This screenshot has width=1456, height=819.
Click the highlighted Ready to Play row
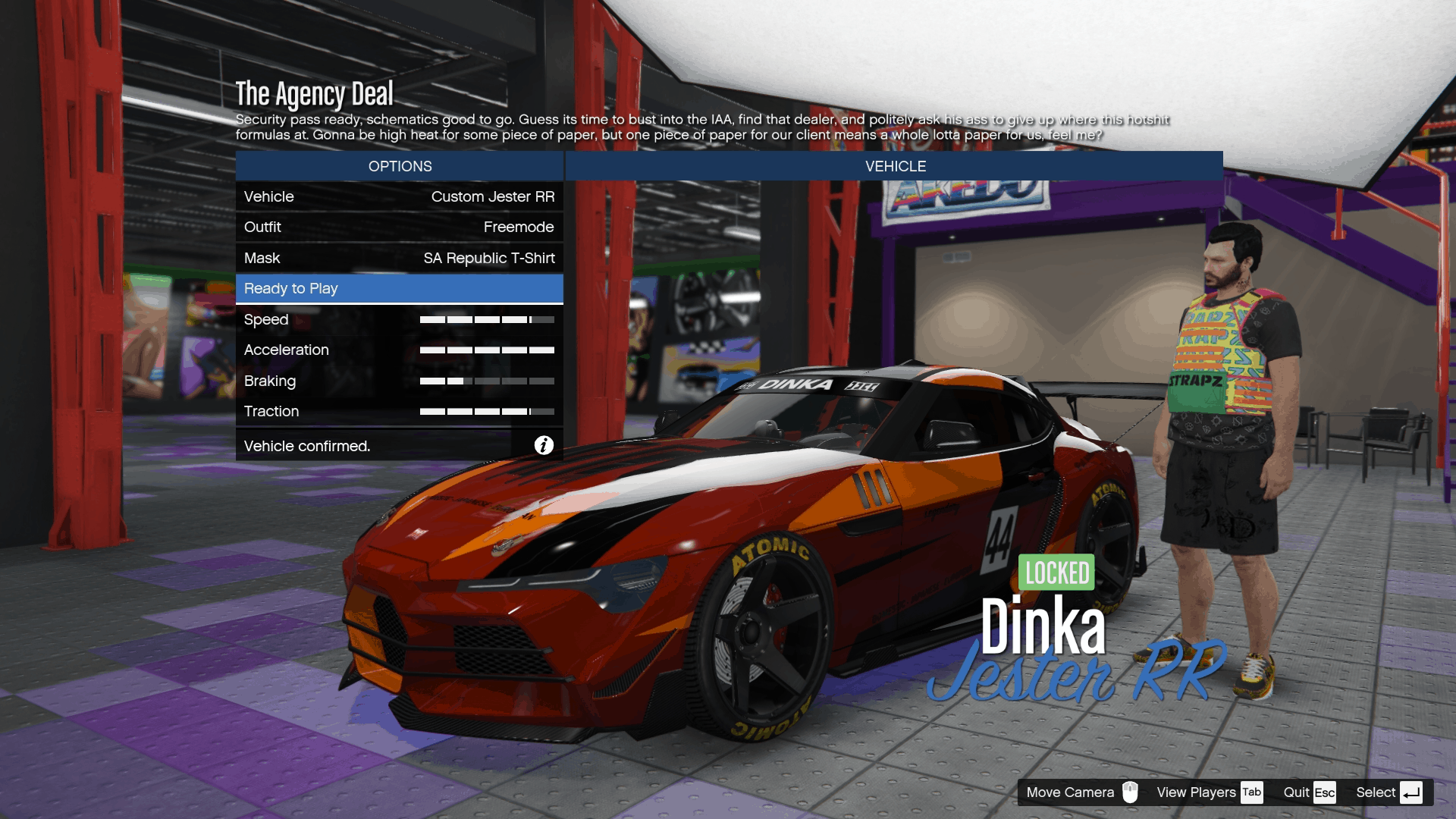point(400,289)
